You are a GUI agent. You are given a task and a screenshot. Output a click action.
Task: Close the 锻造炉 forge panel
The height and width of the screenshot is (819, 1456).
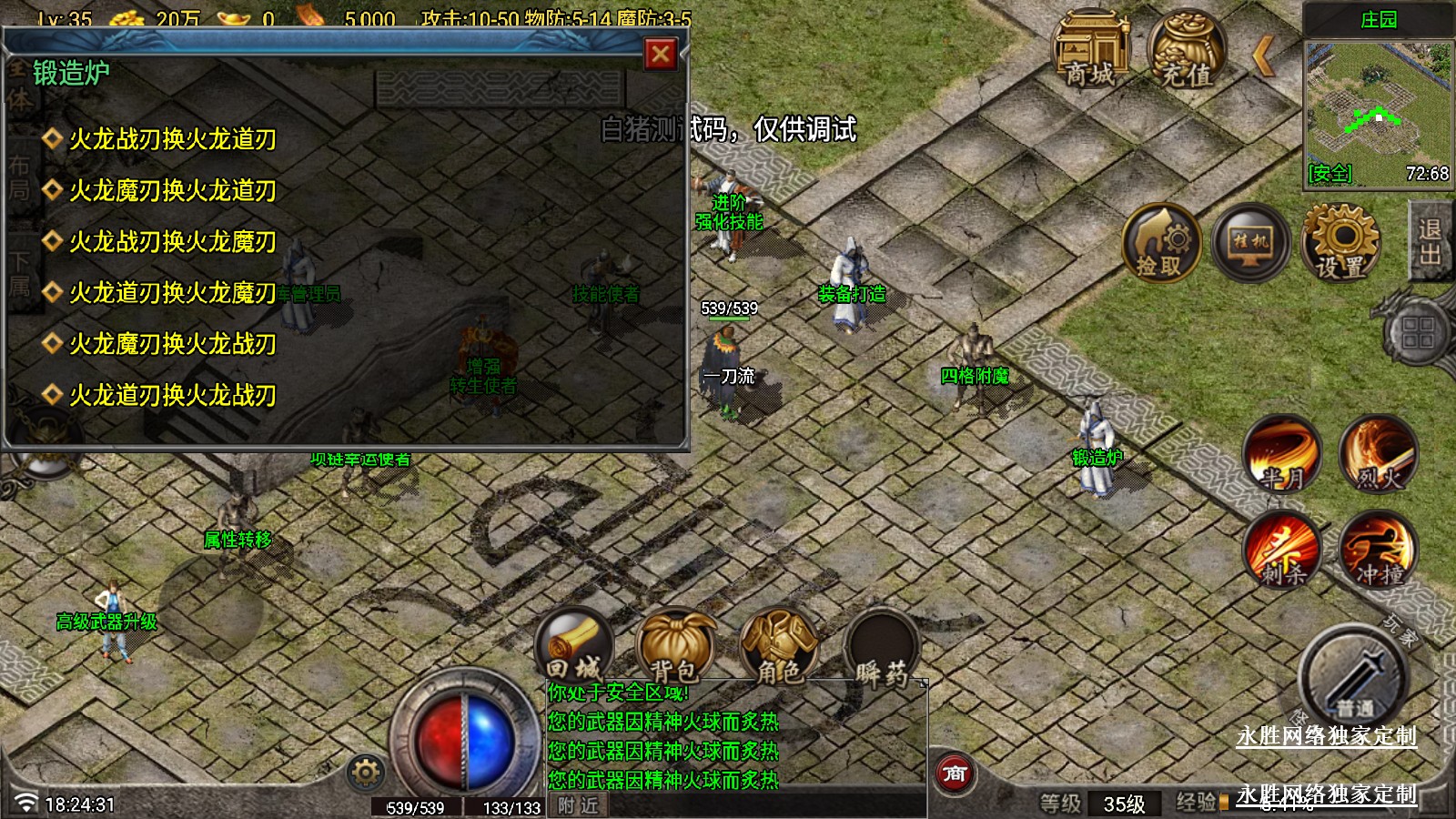click(661, 55)
